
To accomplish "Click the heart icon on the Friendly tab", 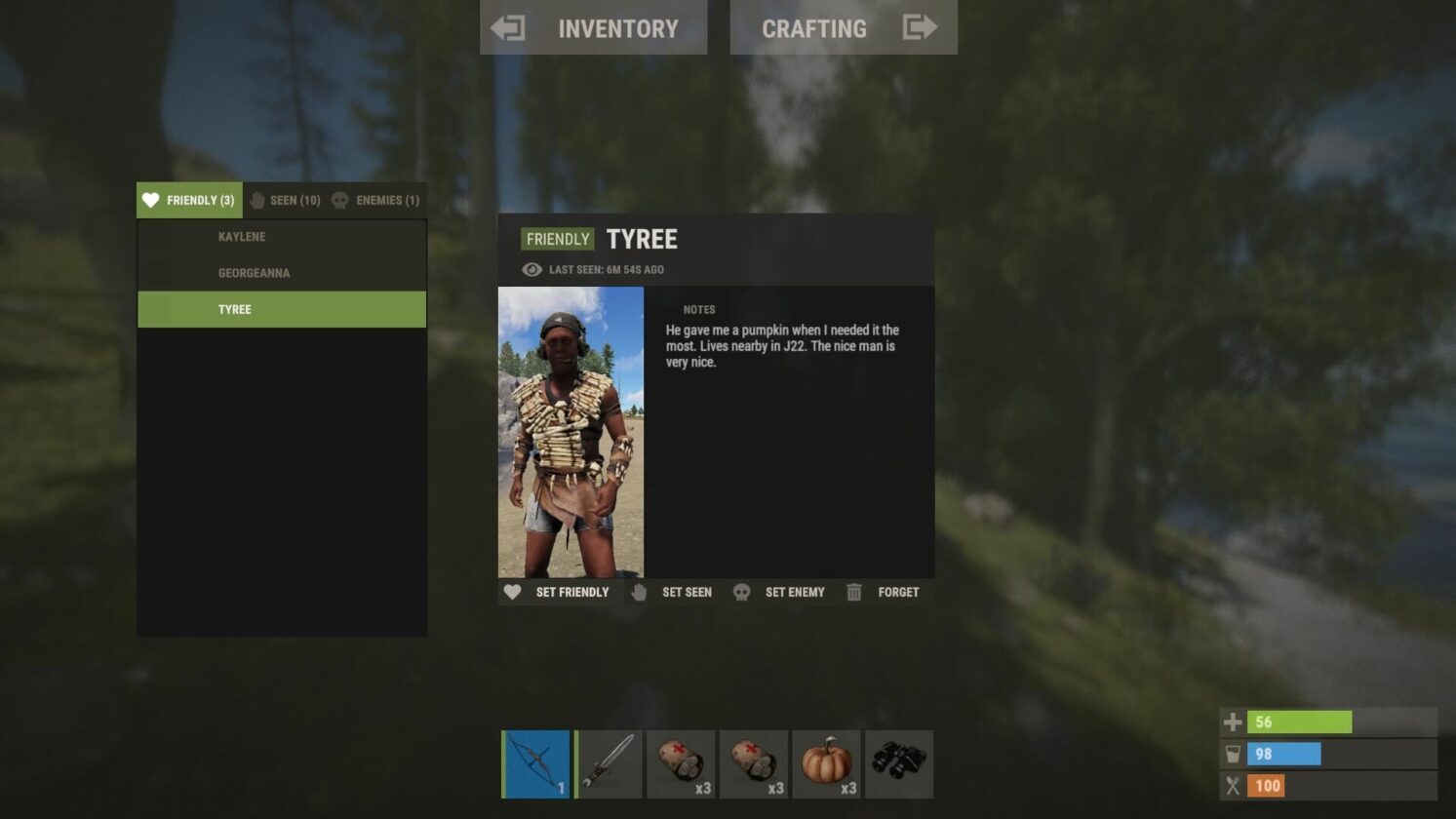I will pyautogui.click(x=150, y=200).
